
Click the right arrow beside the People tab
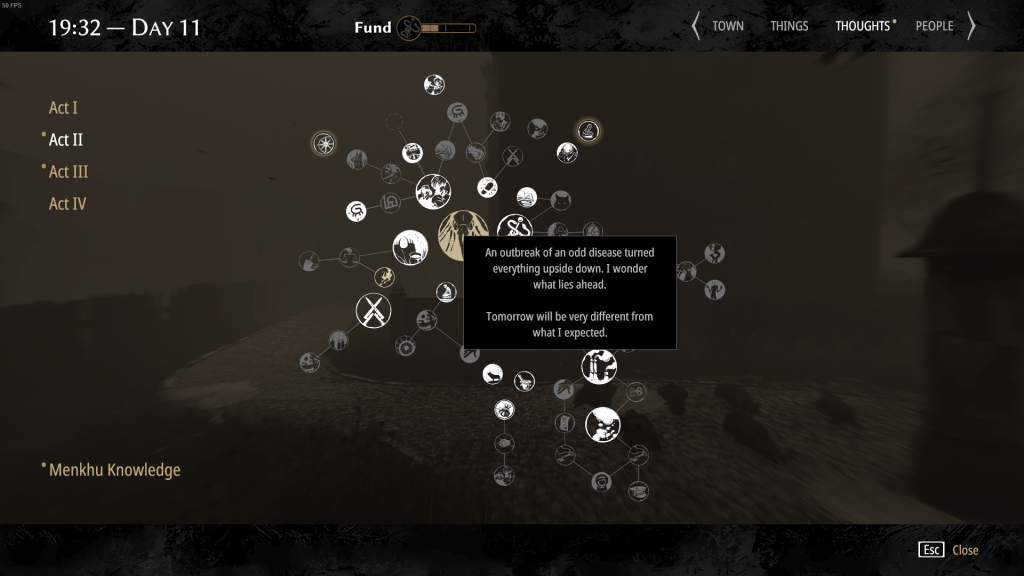click(970, 26)
